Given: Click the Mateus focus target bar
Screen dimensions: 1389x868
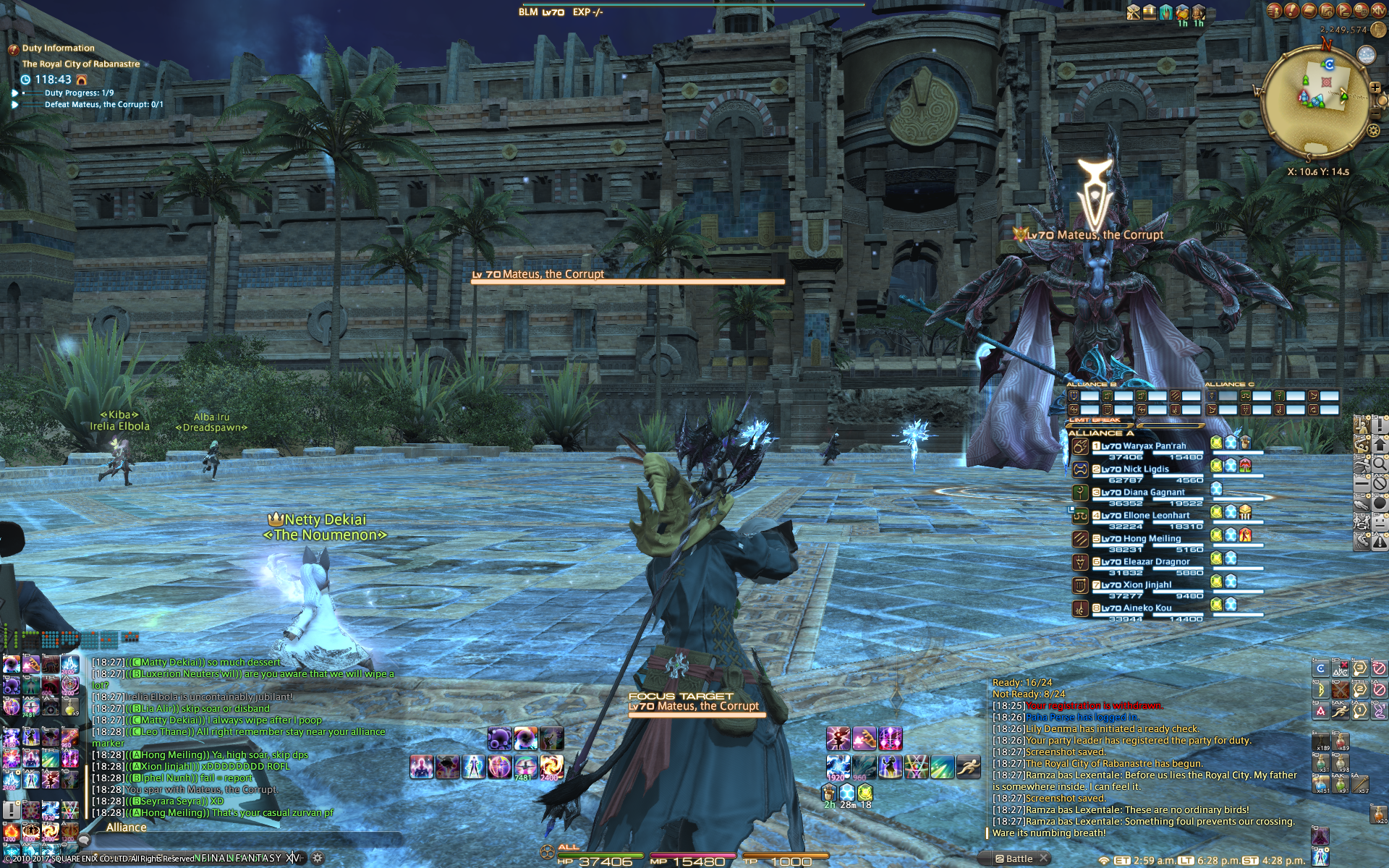Looking at the screenshot, I should coord(694,707).
